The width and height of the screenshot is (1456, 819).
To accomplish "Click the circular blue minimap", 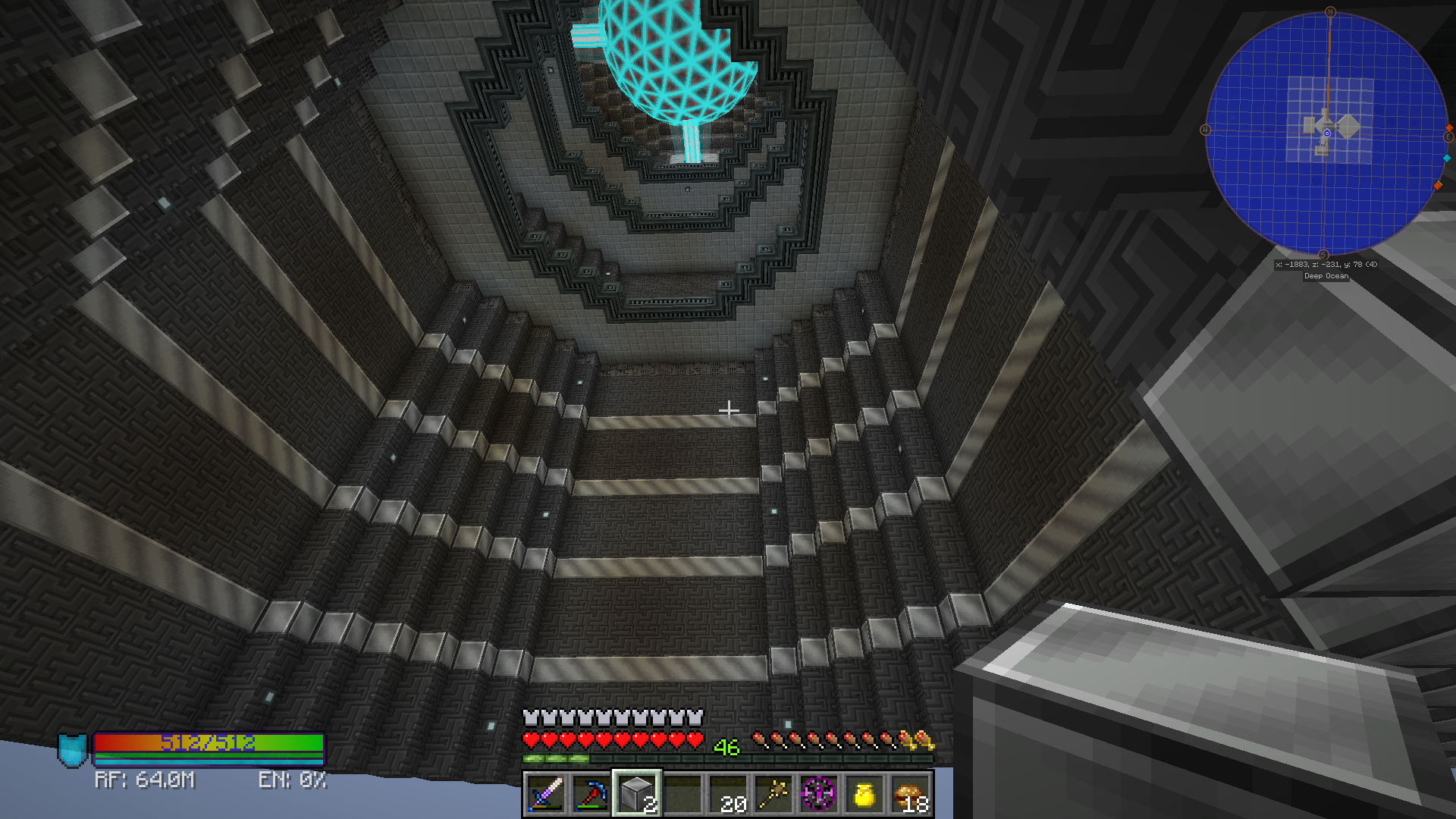I will 1326,133.
